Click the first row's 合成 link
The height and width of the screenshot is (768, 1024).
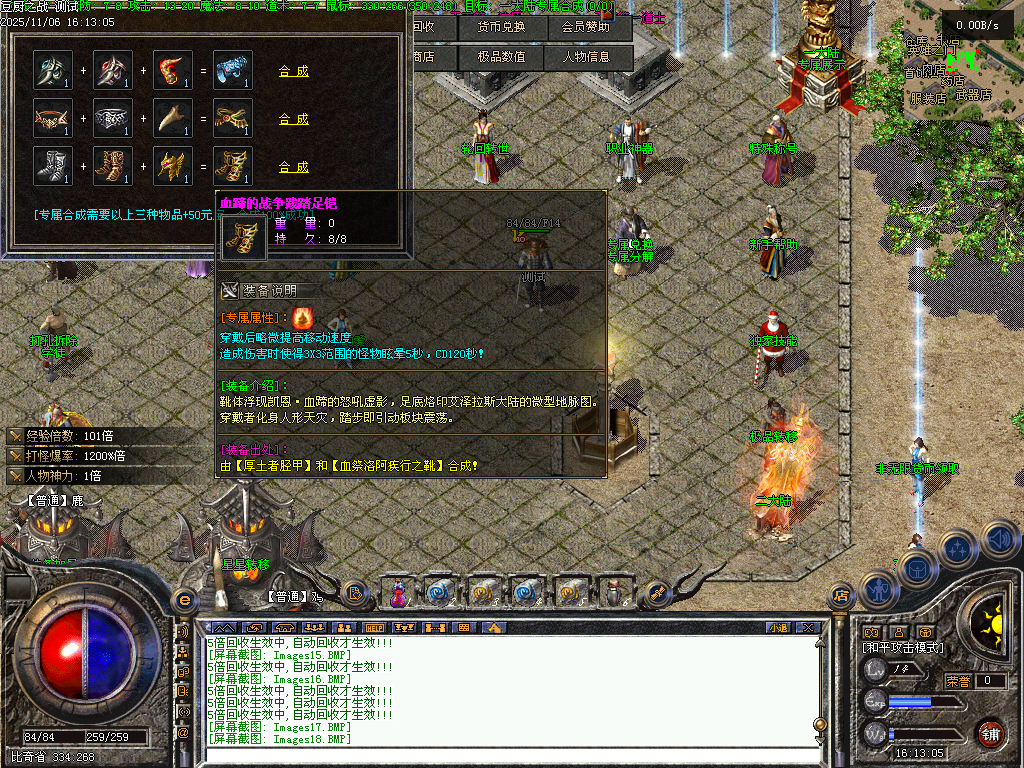coord(293,71)
